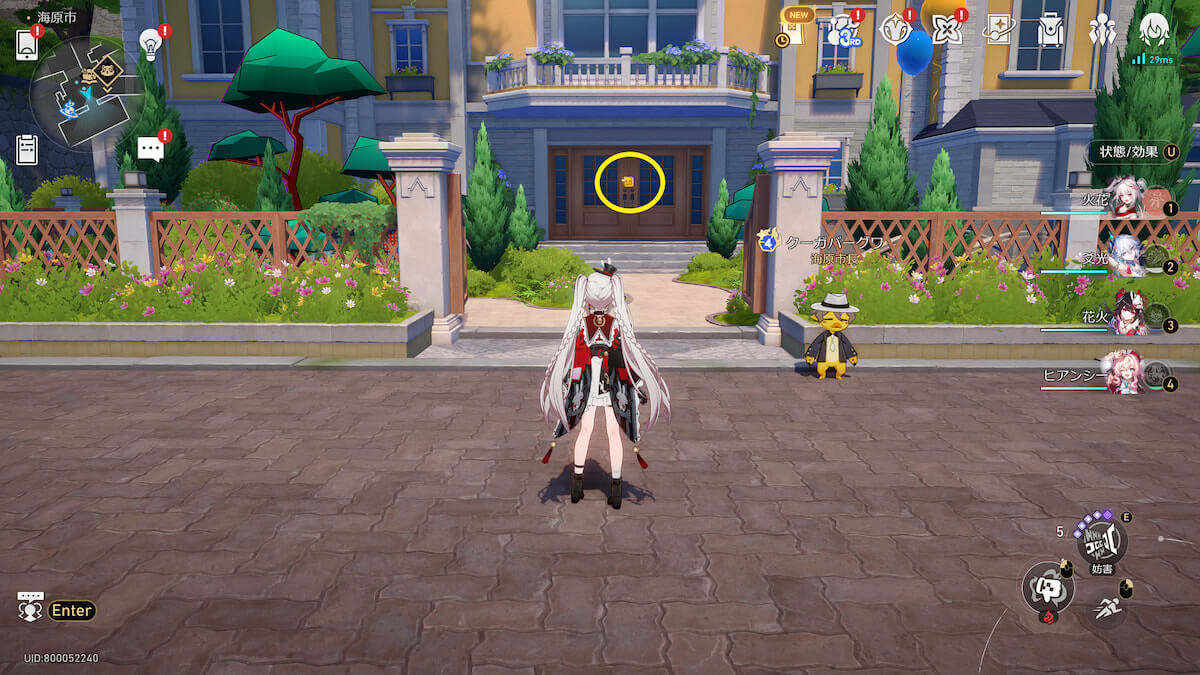Open the character portrait icon at top right
Image resolution: width=1200 pixels, height=675 pixels.
pos(1155,31)
